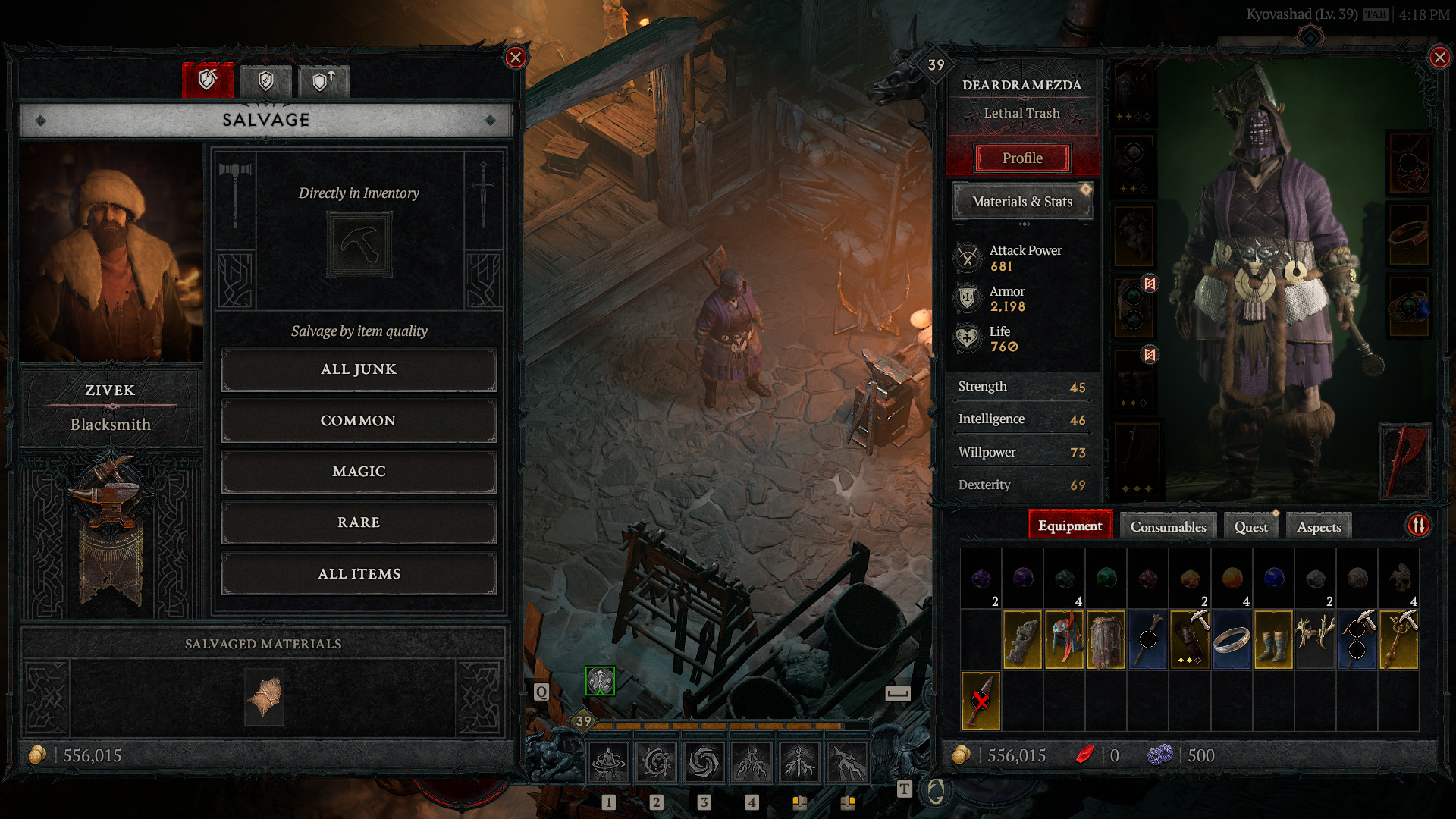Click the All Items salvage button
The image size is (1456, 819).
click(x=359, y=574)
